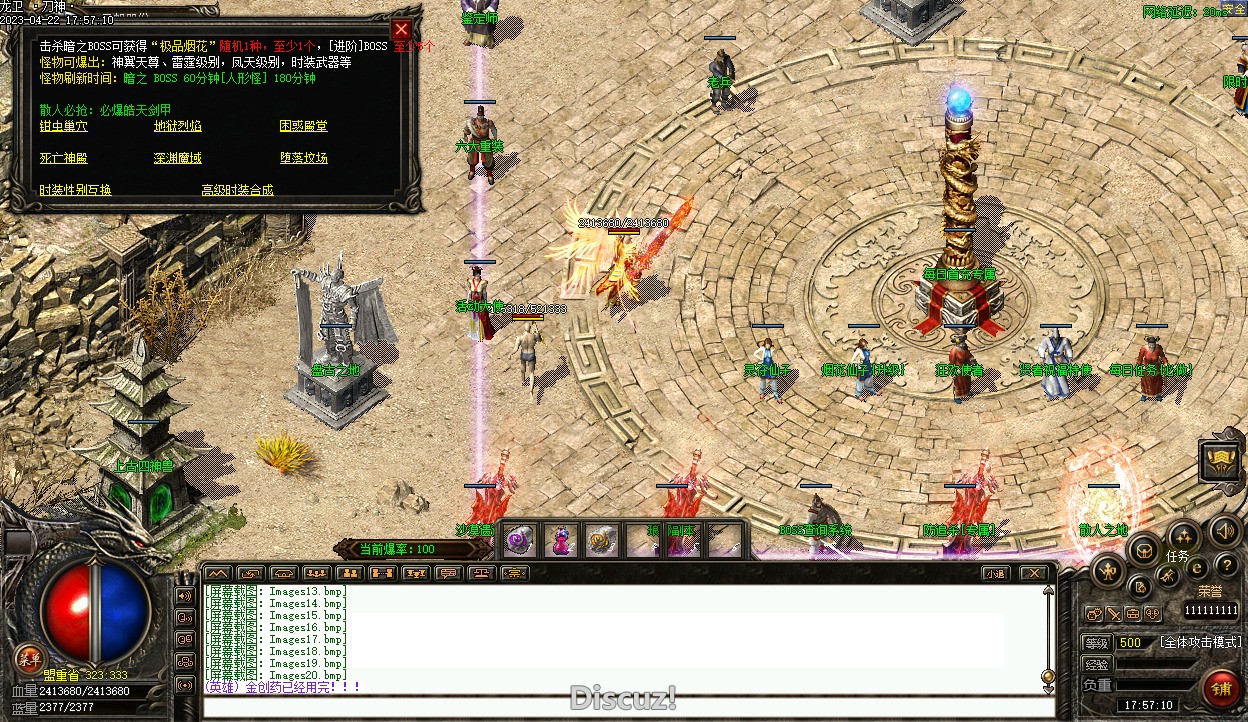Choose the 堕落坟场 link
Image resolution: width=1248 pixels, height=722 pixels.
tap(303, 158)
